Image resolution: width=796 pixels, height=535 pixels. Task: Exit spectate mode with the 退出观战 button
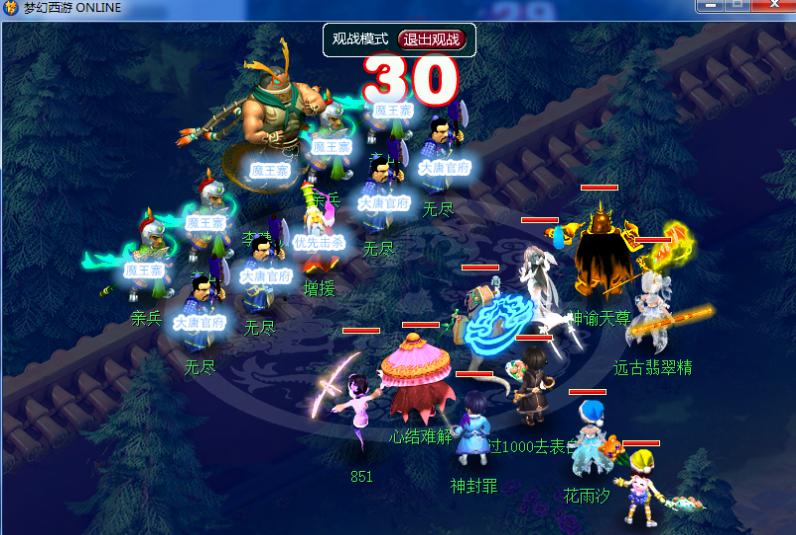[x=431, y=40]
